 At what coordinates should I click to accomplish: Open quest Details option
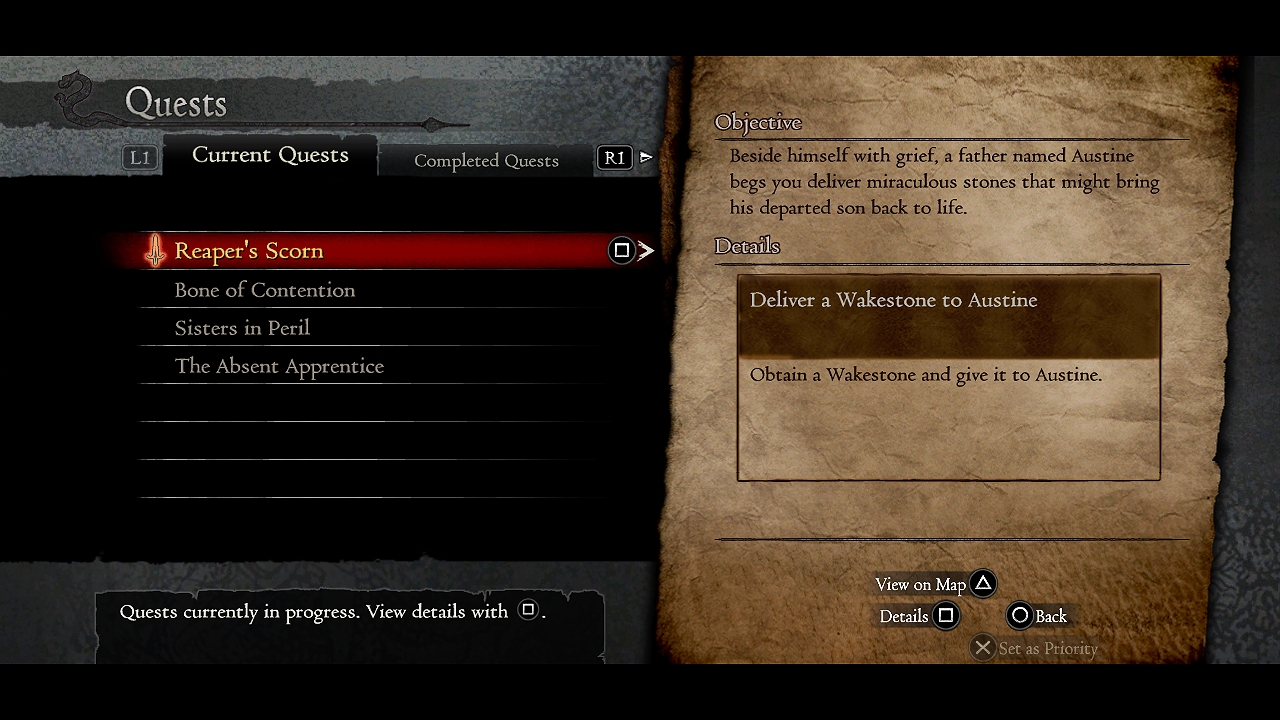coord(918,616)
